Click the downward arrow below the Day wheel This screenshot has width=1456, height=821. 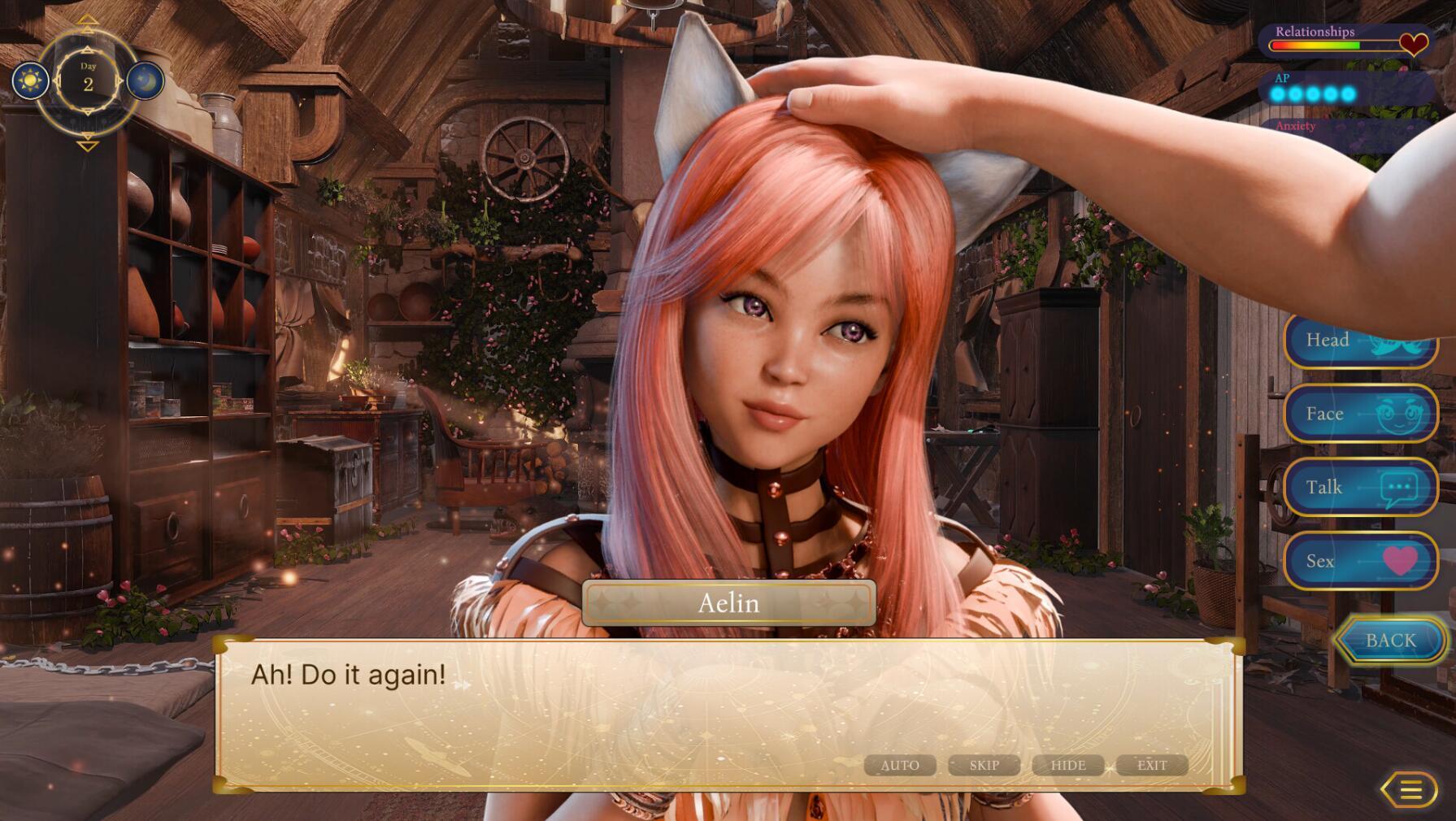tap(88, 146)
